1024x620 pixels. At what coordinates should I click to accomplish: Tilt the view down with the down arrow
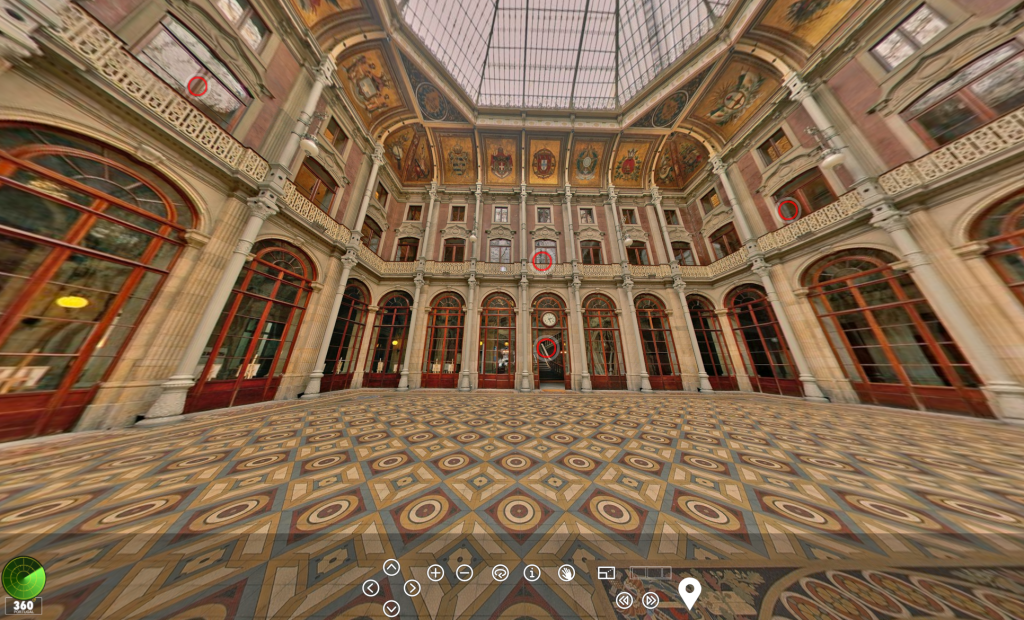[x=391, y=608]
